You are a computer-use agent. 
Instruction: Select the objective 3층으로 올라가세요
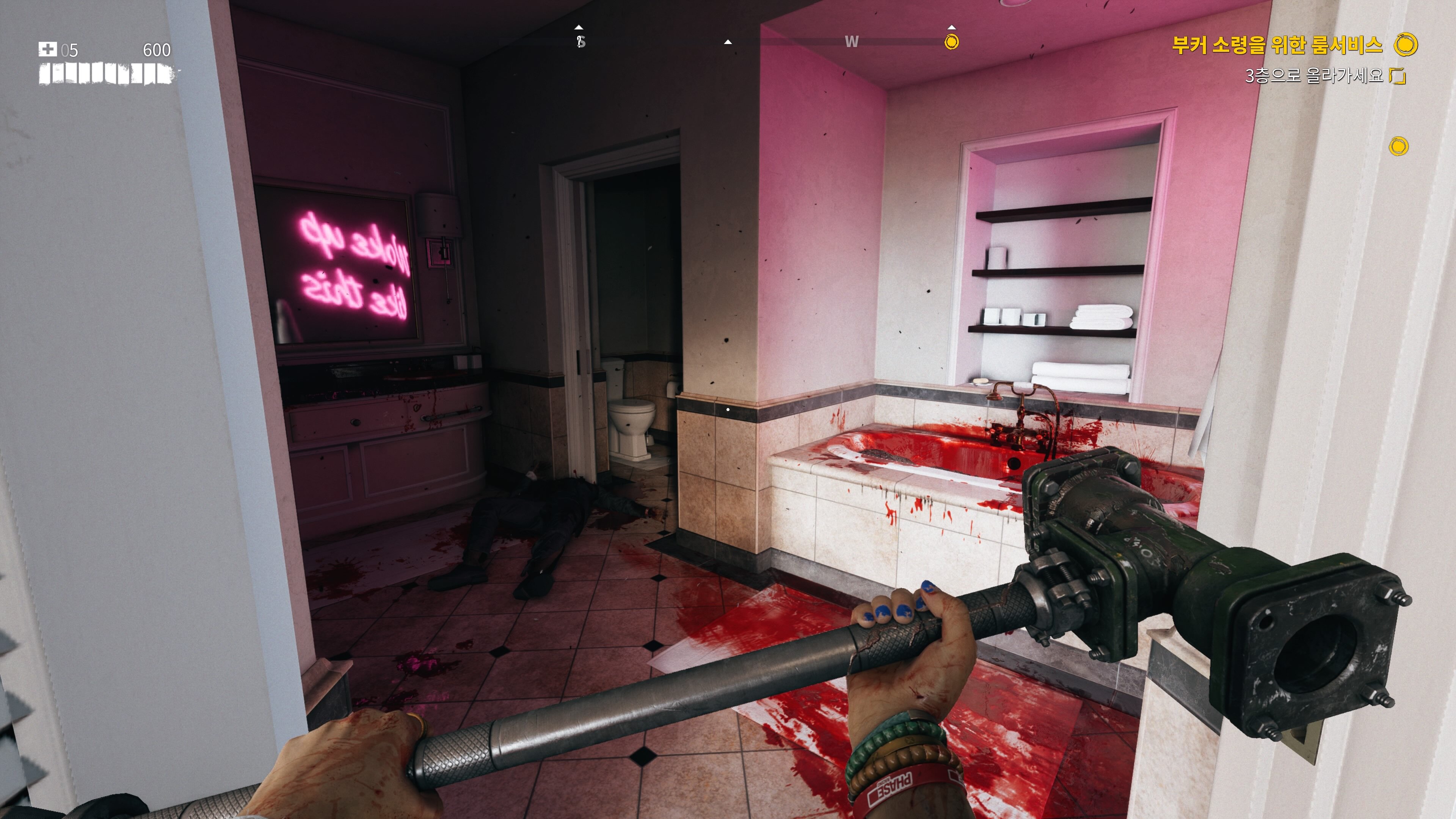pos(1313,75)
